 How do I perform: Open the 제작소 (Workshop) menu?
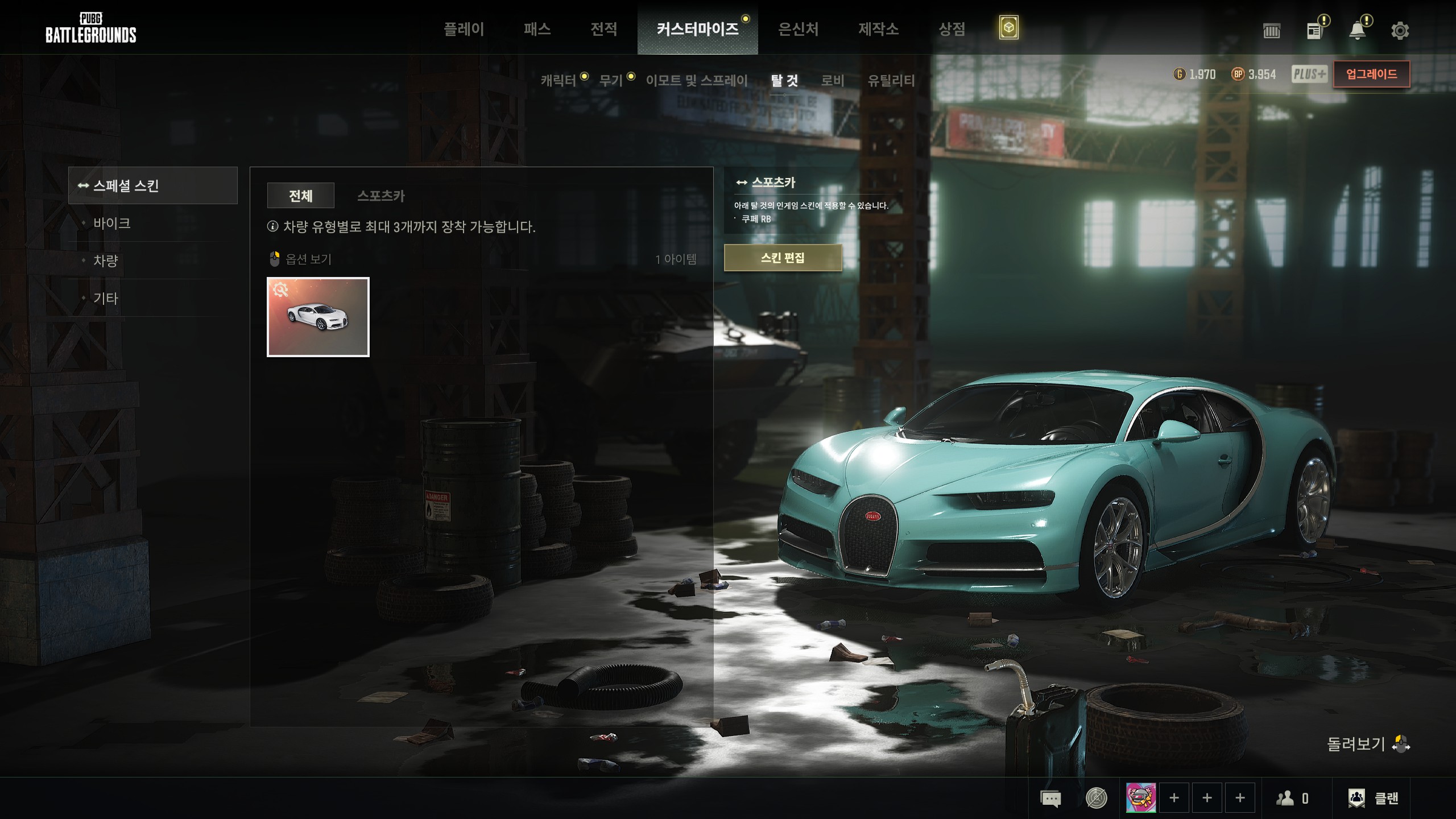(x=878, y=29)
